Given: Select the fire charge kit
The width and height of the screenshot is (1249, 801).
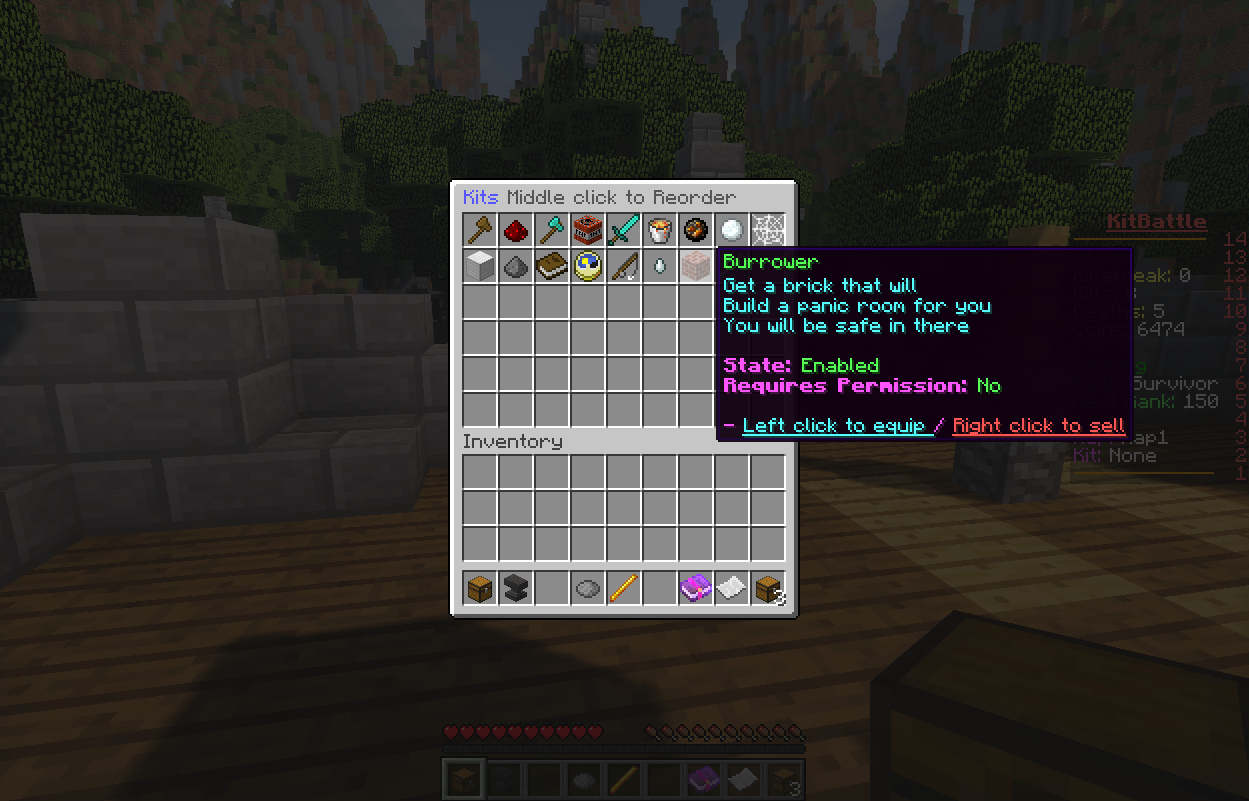Looking at the screenshot, I should 696,230.
